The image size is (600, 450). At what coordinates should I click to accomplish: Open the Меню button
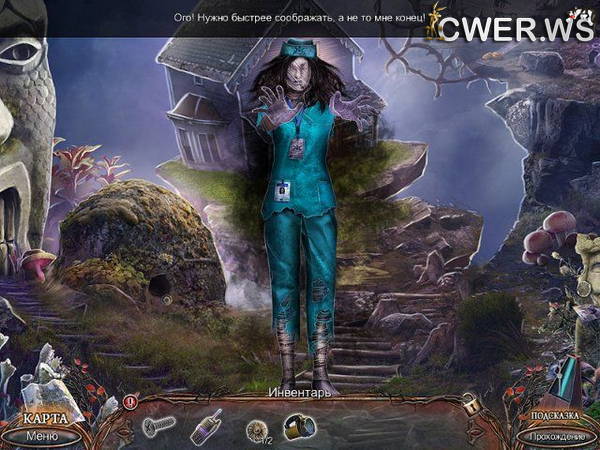(41, 435)
